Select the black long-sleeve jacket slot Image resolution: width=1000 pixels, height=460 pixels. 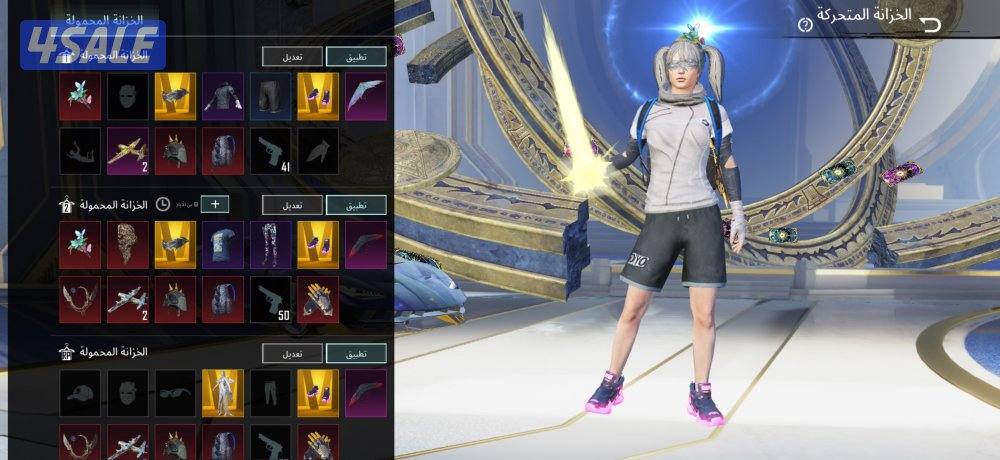[x=222, y=93]
